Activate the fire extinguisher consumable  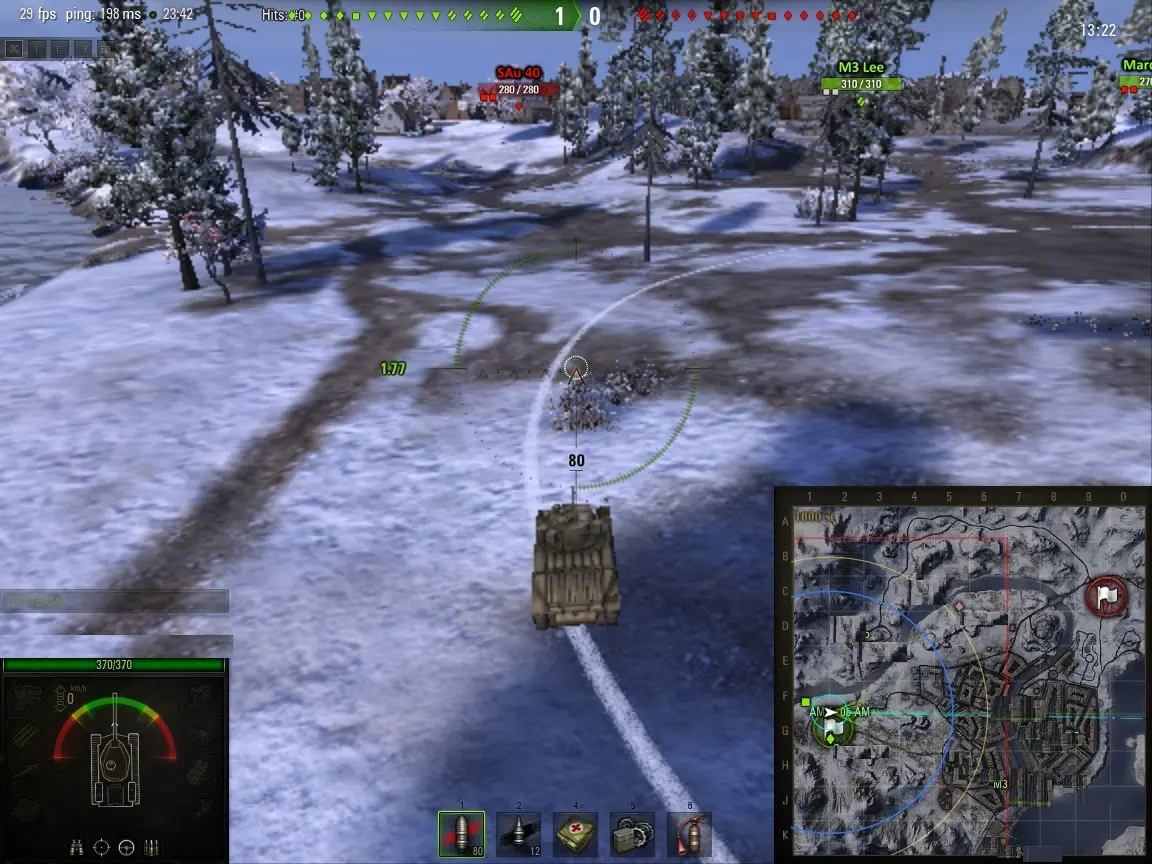coord(689,834)
